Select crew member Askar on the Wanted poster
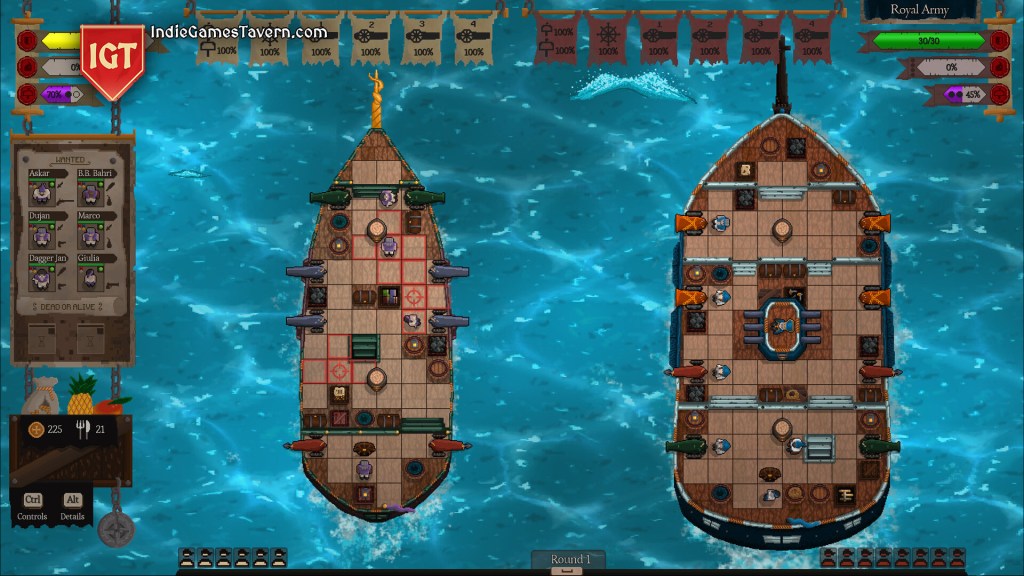1024x576 pixels. pos(42,190)
